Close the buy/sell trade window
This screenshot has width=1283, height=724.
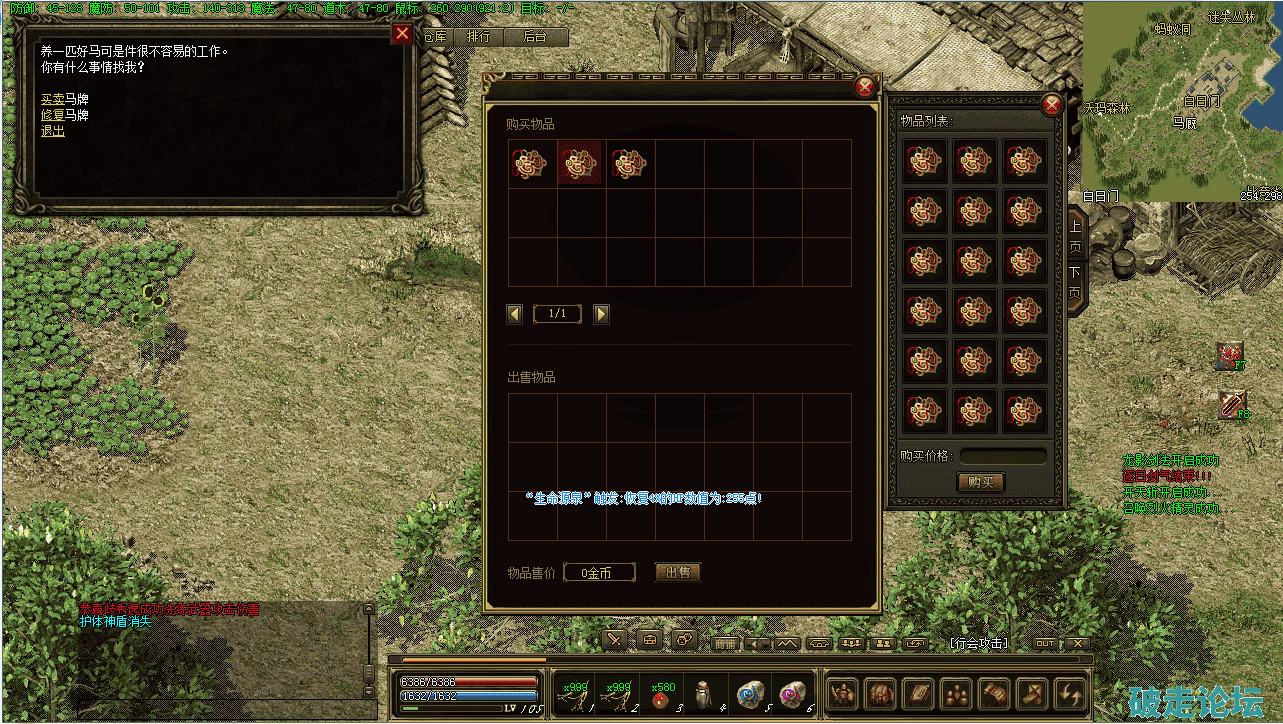pos(865,87)
